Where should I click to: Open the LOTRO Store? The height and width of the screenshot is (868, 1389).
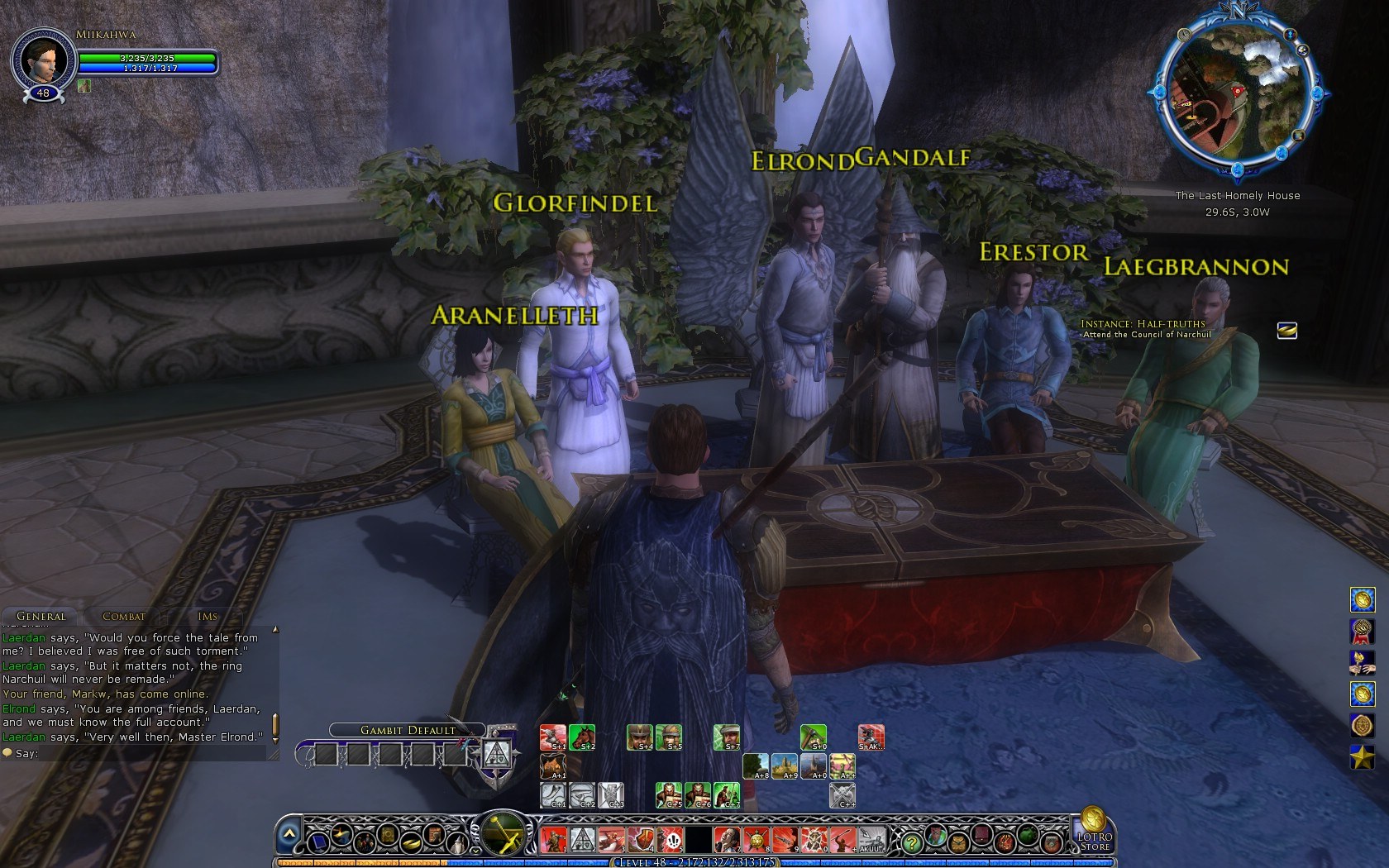[1093, 842]
